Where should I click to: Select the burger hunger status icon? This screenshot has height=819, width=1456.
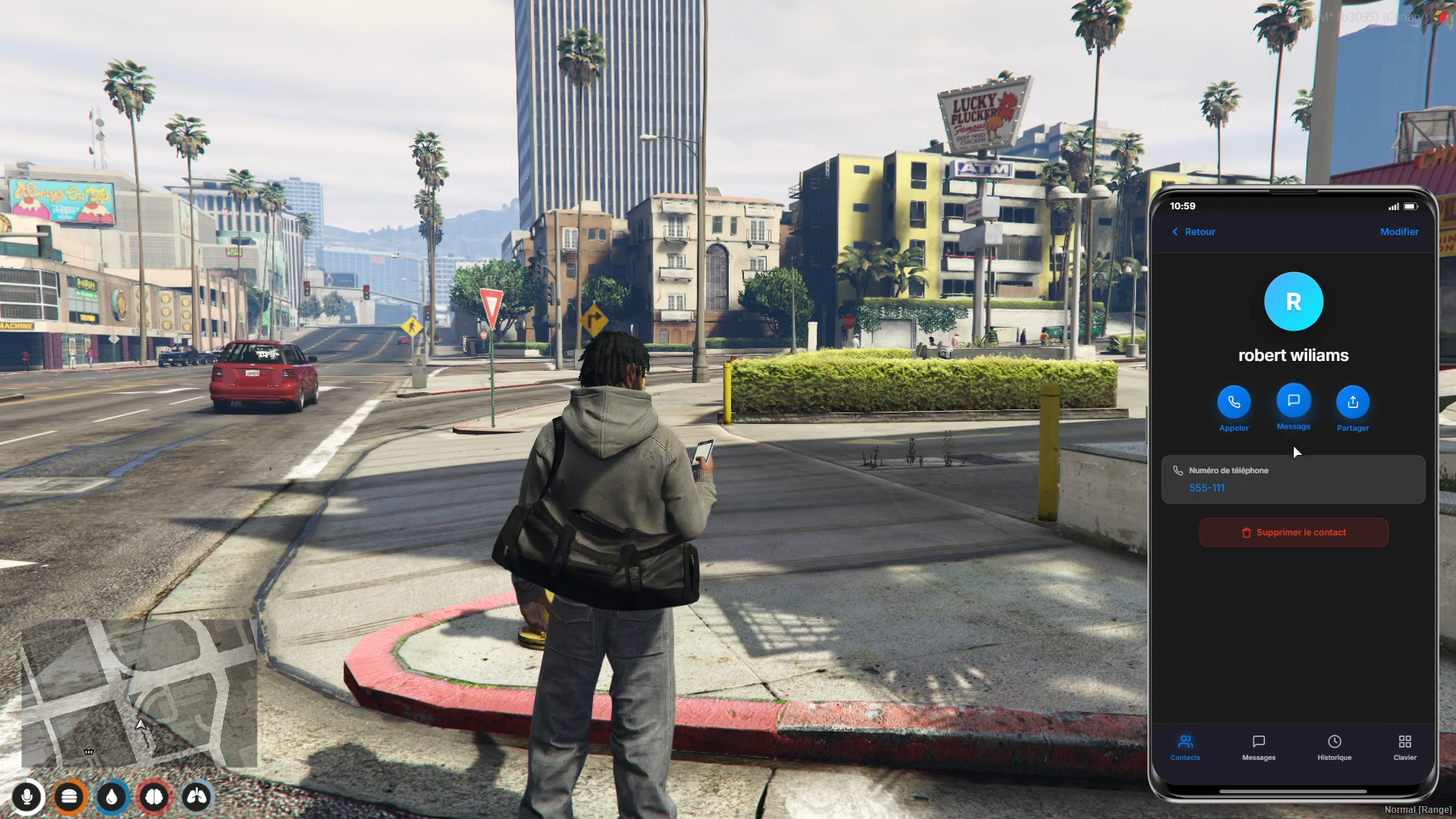pos(70,797)
